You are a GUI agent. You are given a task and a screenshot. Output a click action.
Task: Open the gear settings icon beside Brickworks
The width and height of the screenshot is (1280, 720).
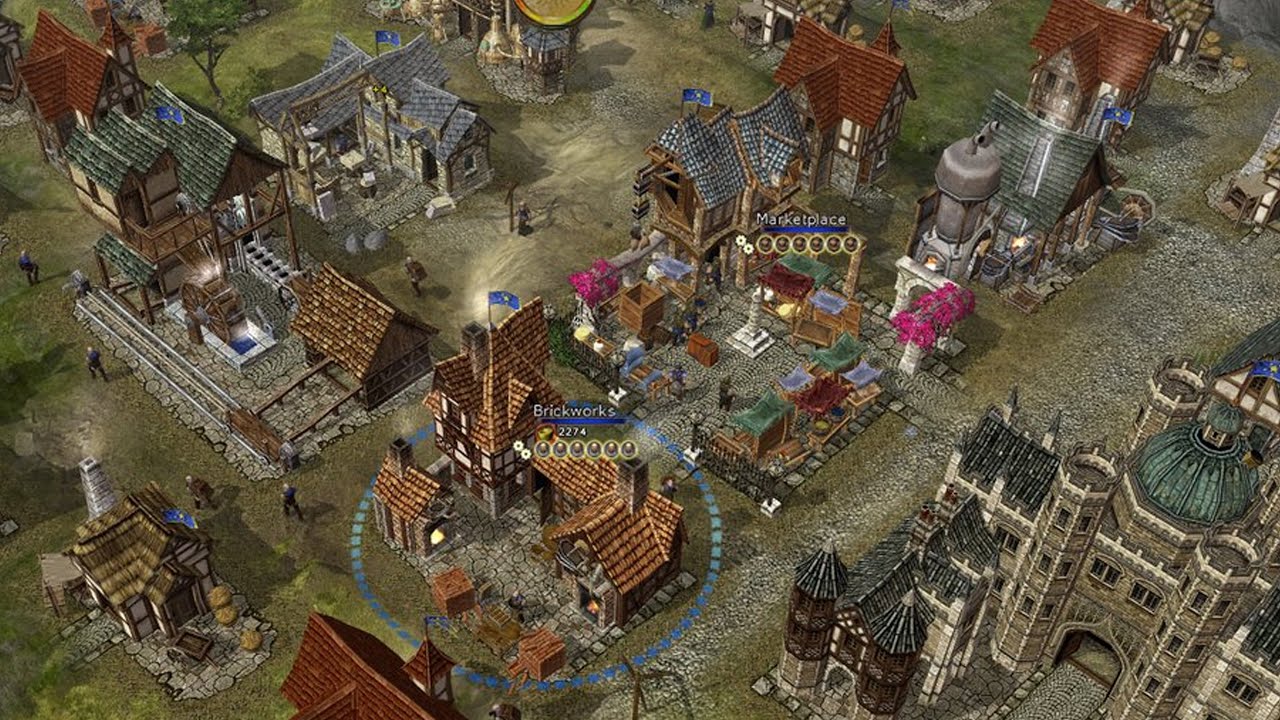click(518, 446)
